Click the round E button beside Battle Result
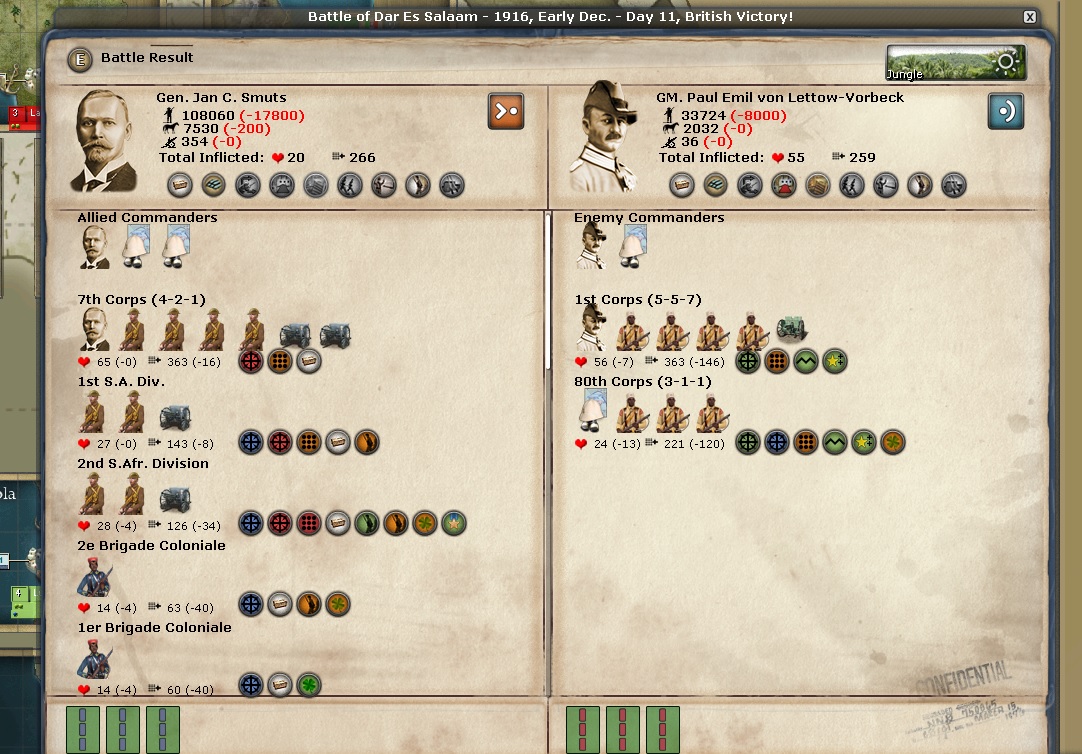The width and height of the screenshot is (1082, 754). [x=80, y=59]
